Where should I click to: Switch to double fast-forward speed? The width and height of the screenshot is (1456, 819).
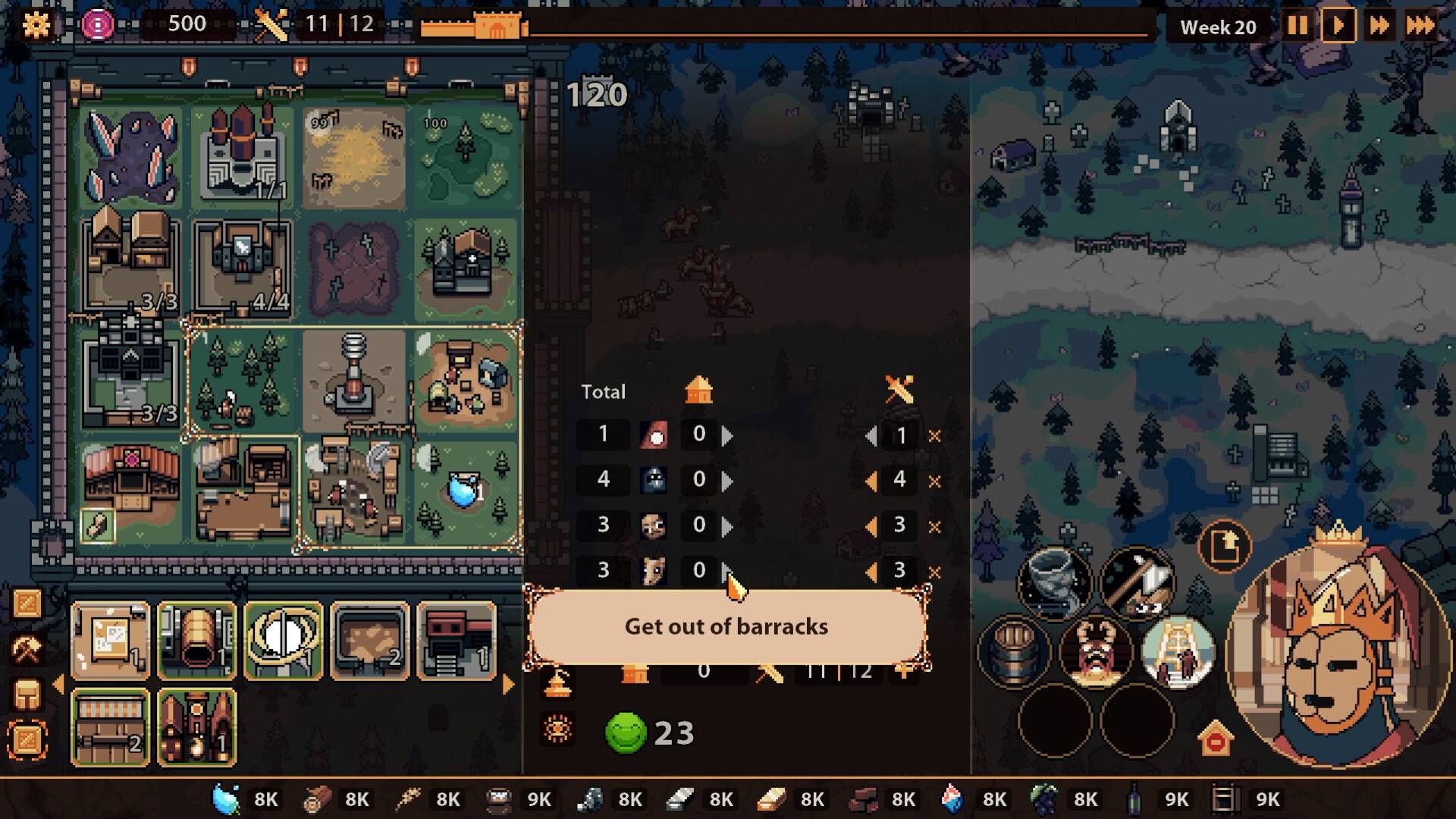point(1379,26)
